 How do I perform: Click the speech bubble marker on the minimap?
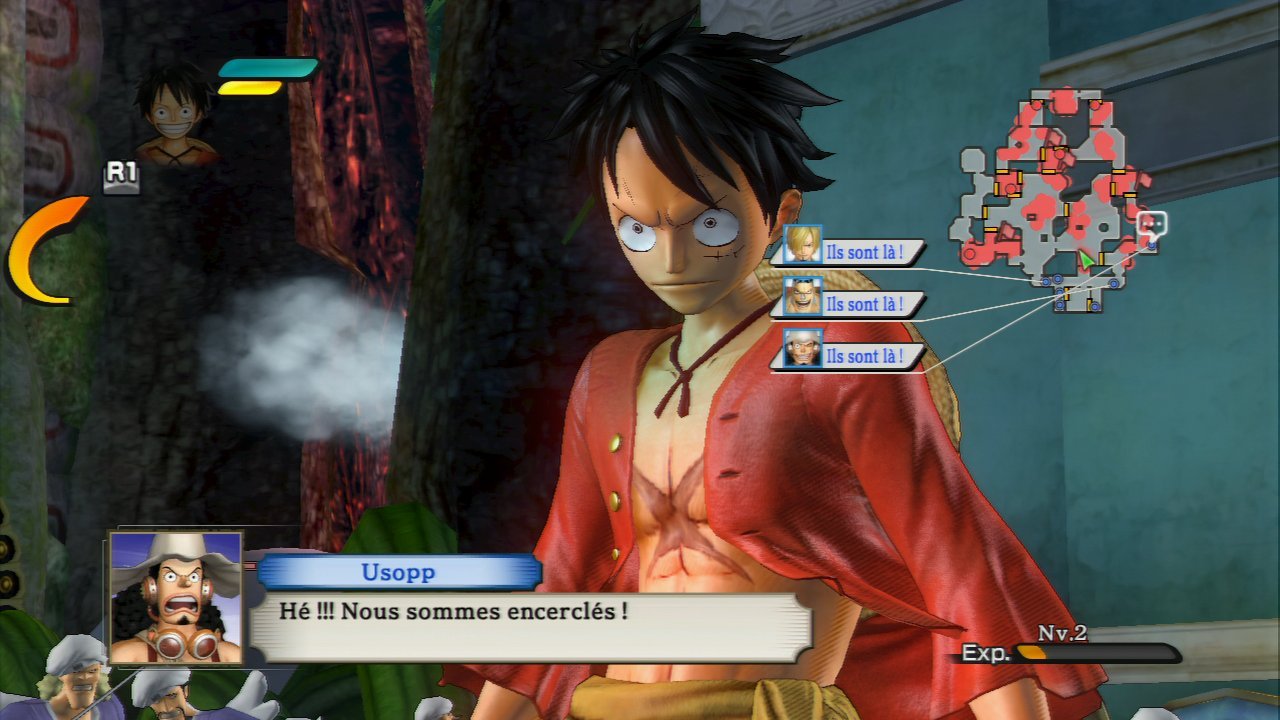1152,223
